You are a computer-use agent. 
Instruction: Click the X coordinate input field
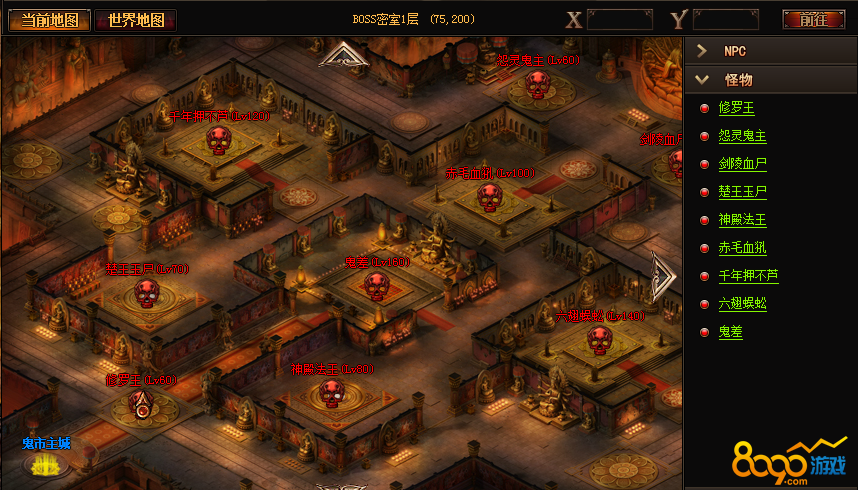click(620, 19)
